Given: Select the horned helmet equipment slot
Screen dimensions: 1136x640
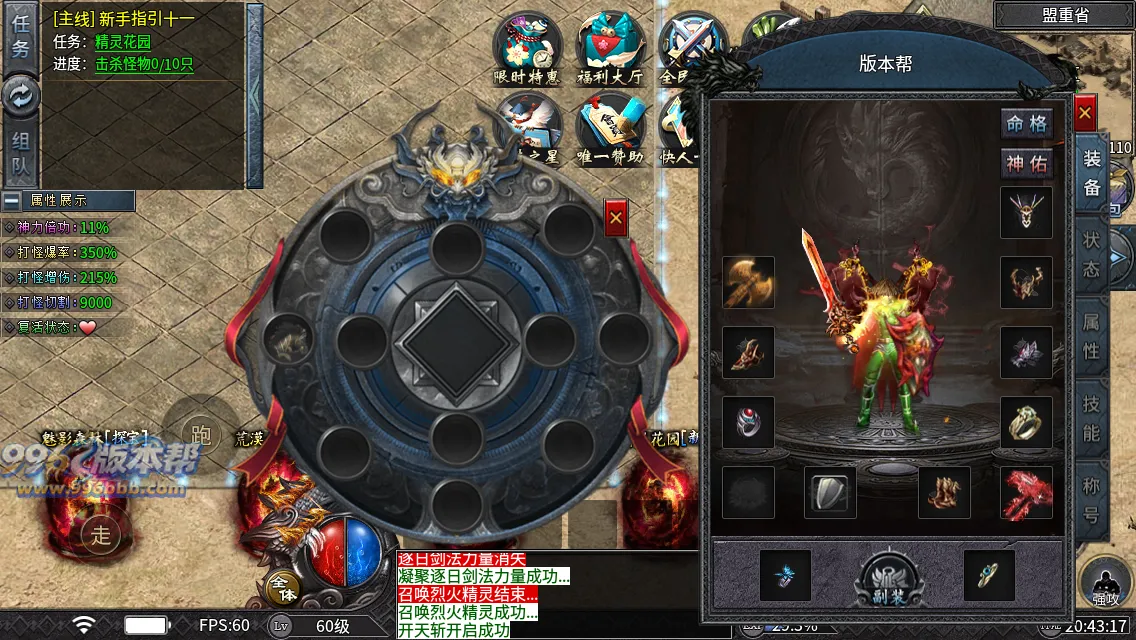Looking at the screenshot, I should click(1026, 212).
